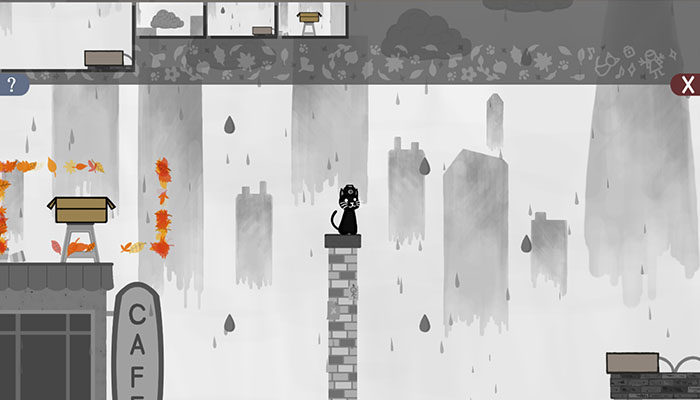
Task: Select the thumbnail showing a rain cloud
Action: (x=170, y=18)
